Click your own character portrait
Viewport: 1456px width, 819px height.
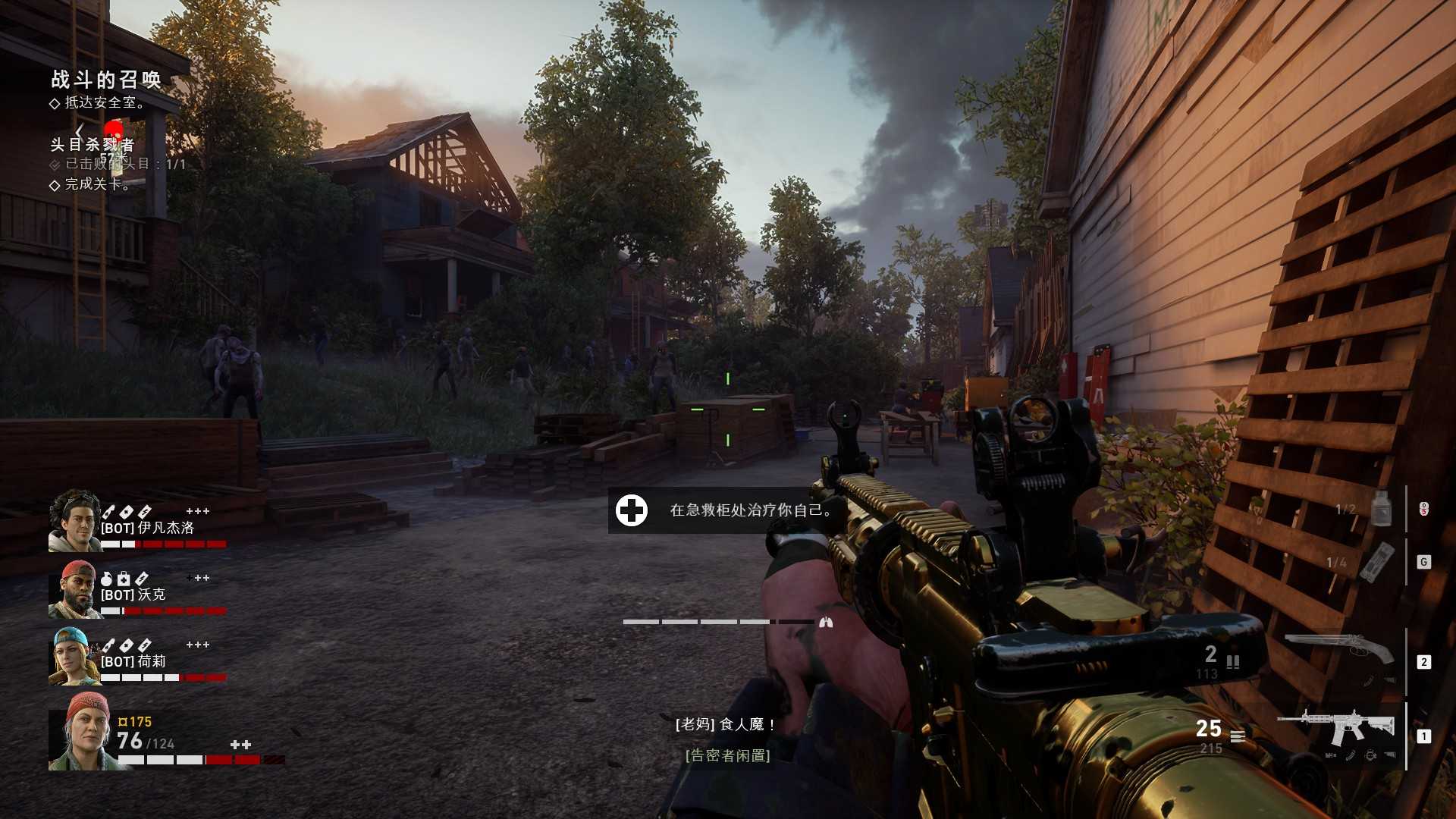pos(83,732)
